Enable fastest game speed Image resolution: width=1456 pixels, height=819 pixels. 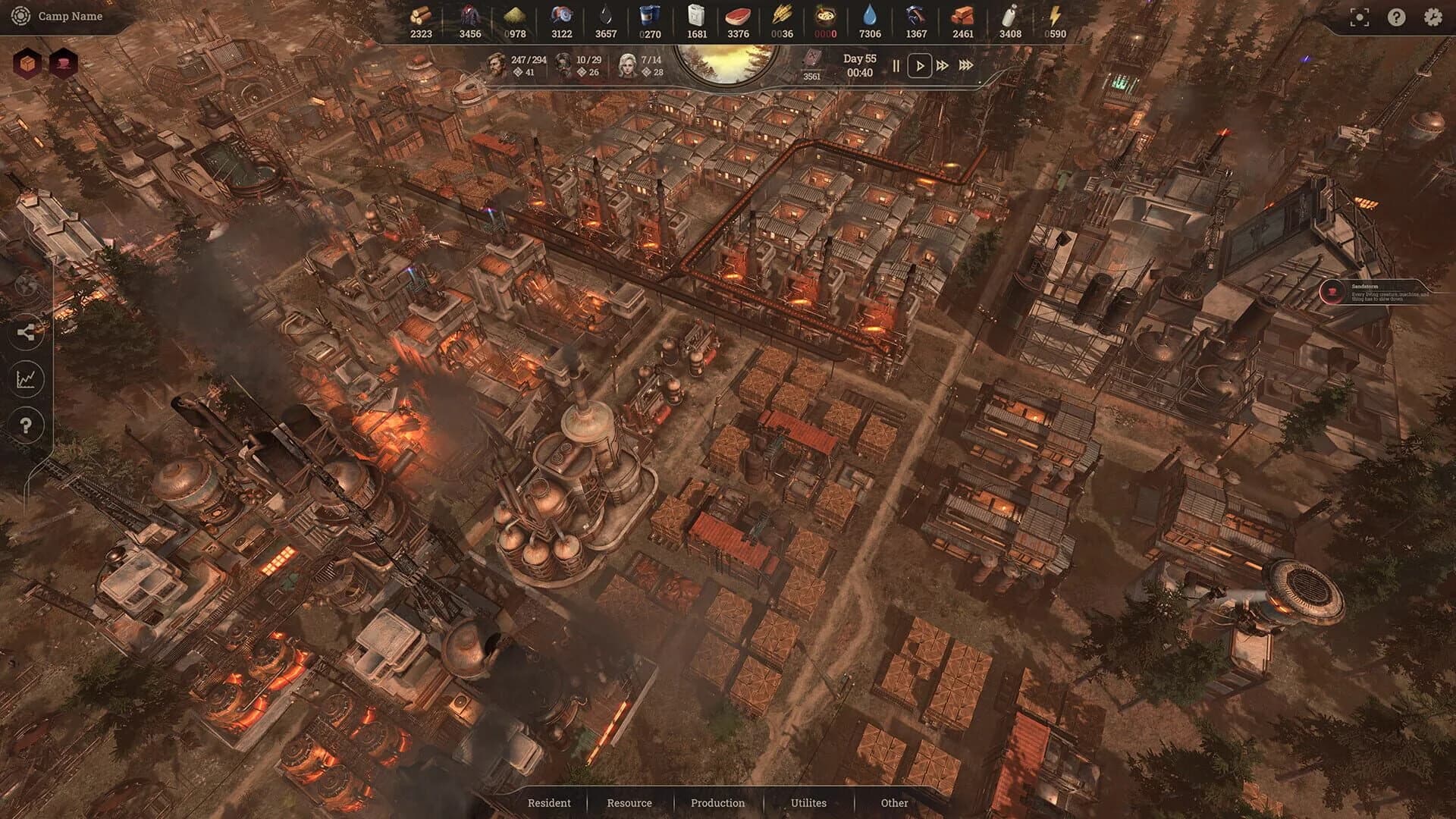(x=966, y=66)
